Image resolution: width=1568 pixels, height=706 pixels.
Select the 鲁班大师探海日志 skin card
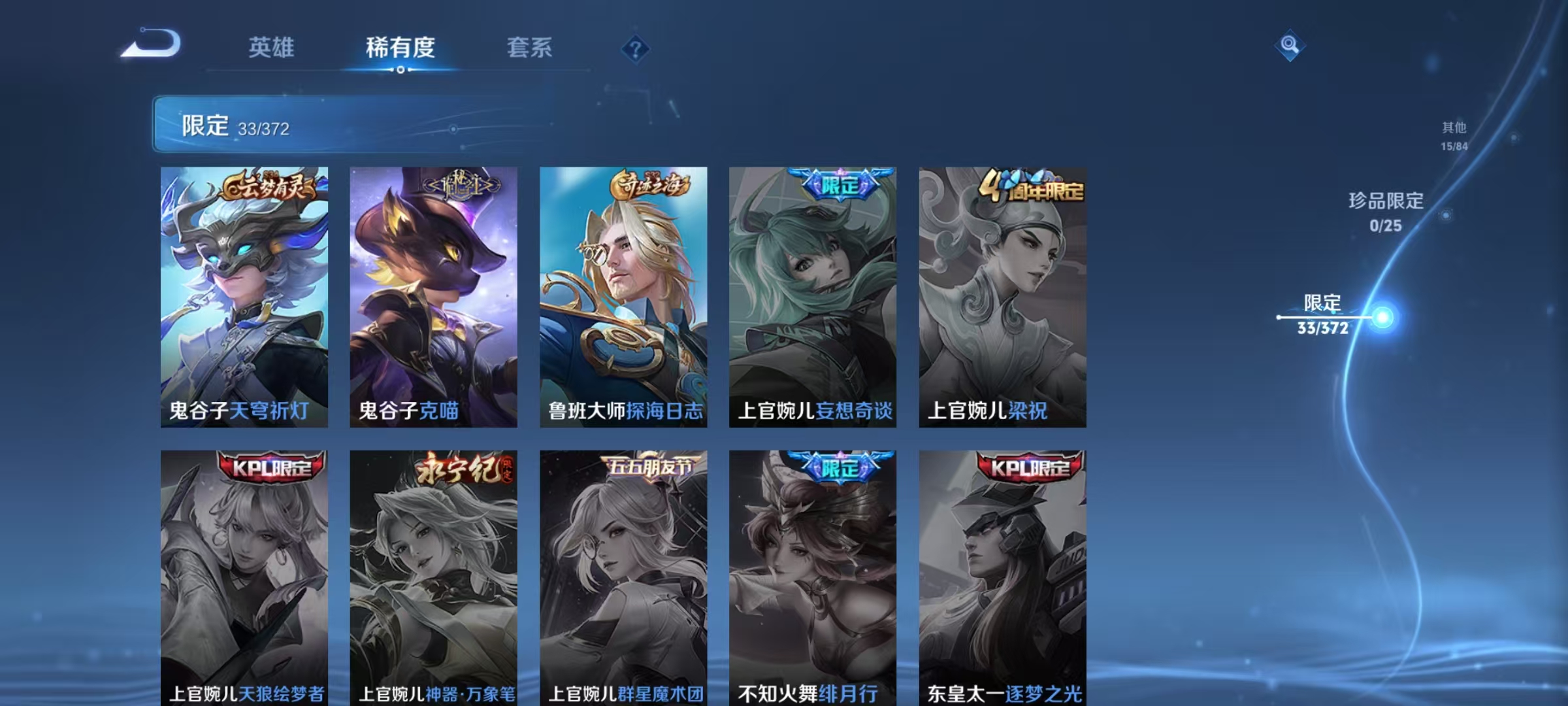click(x=622, y=294)
